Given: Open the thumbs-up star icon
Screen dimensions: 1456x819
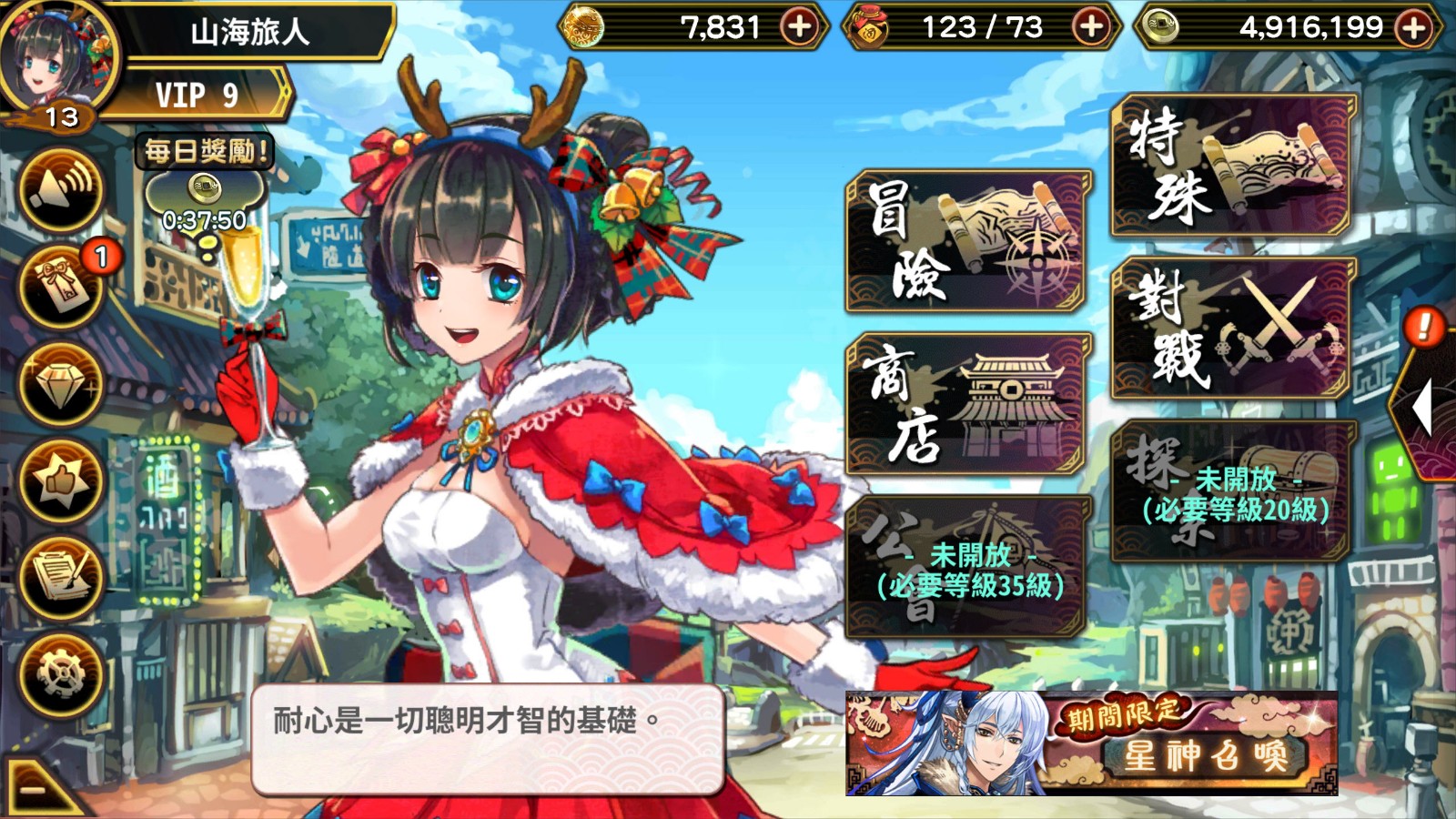Looking at the screenshot, I should click(x=61, y=481).
